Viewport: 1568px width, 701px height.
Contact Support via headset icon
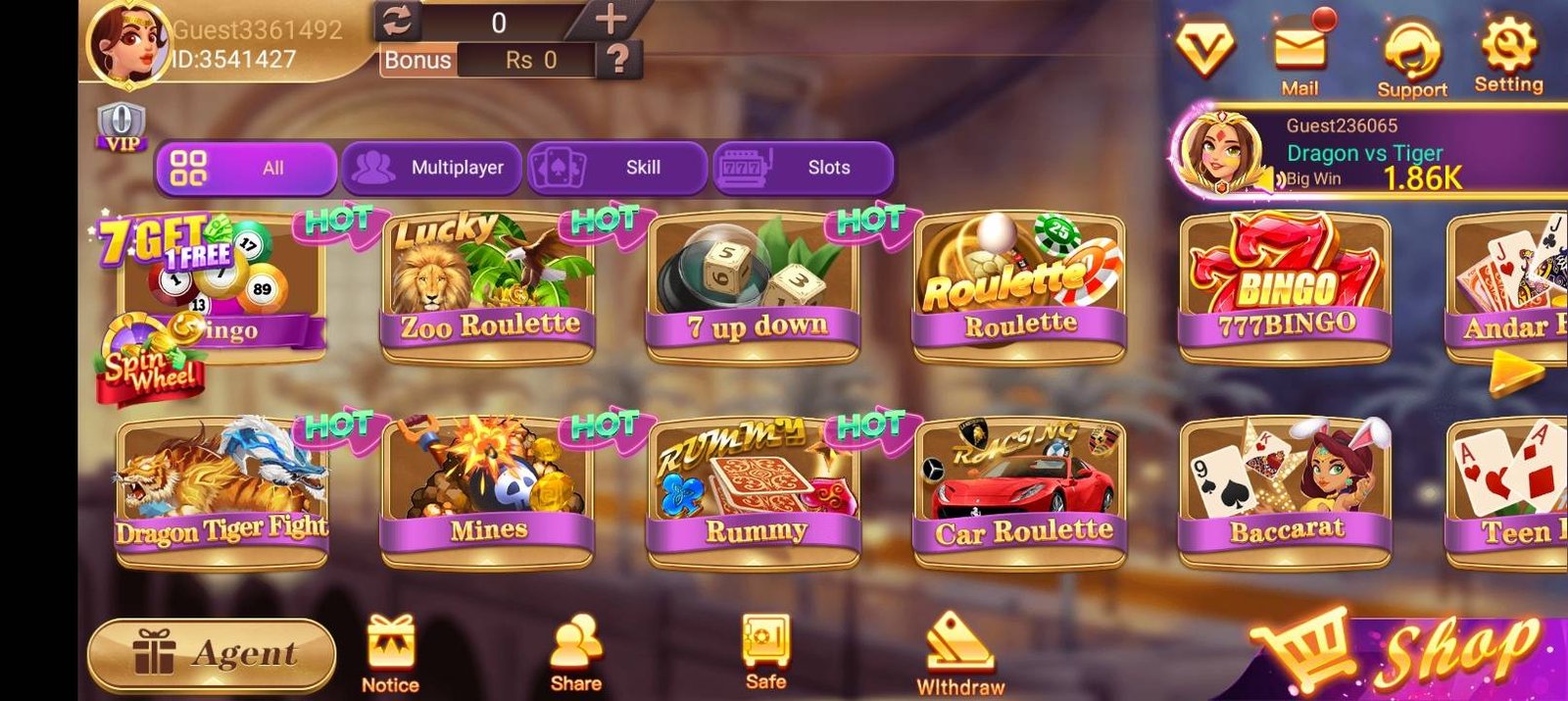[1411, 57]
